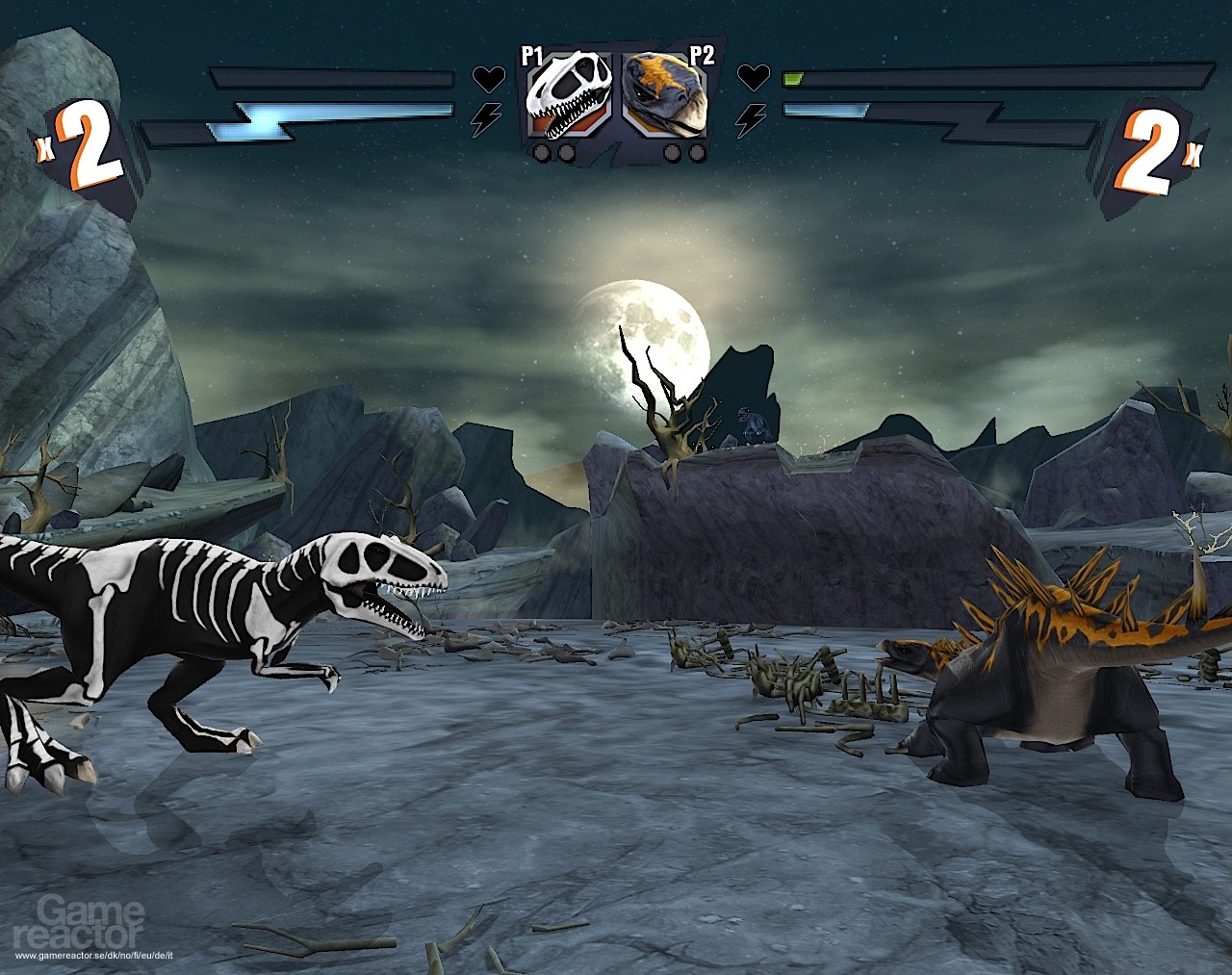Image resolution: width=1232 pixels, height=975 pixels.
Task: Toggle the first round dot under P1's portrait
Action: 541,153
